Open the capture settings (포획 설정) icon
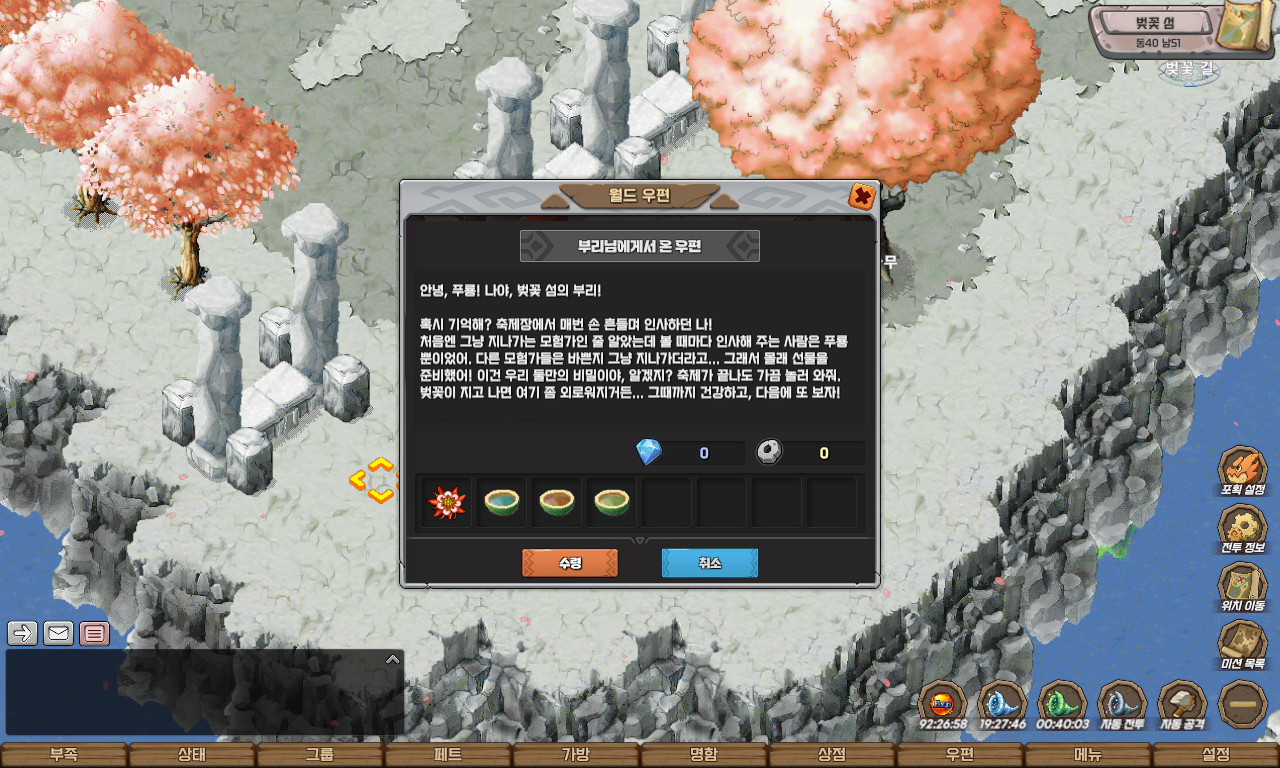Image resolution: width=1280 pixels, height=768 pixels. 1243,468
